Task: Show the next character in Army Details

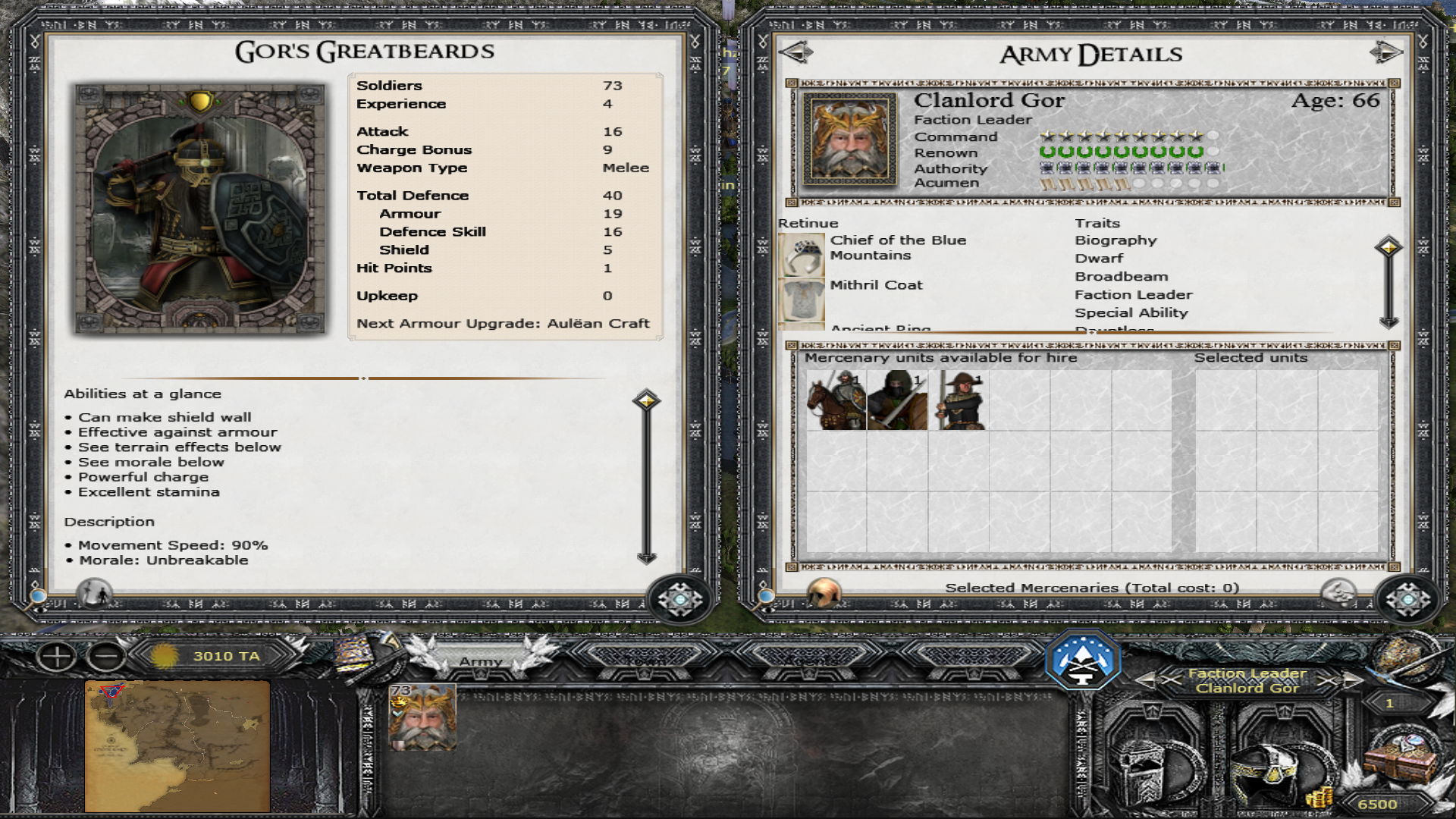Action: [x=1385, y=52]
